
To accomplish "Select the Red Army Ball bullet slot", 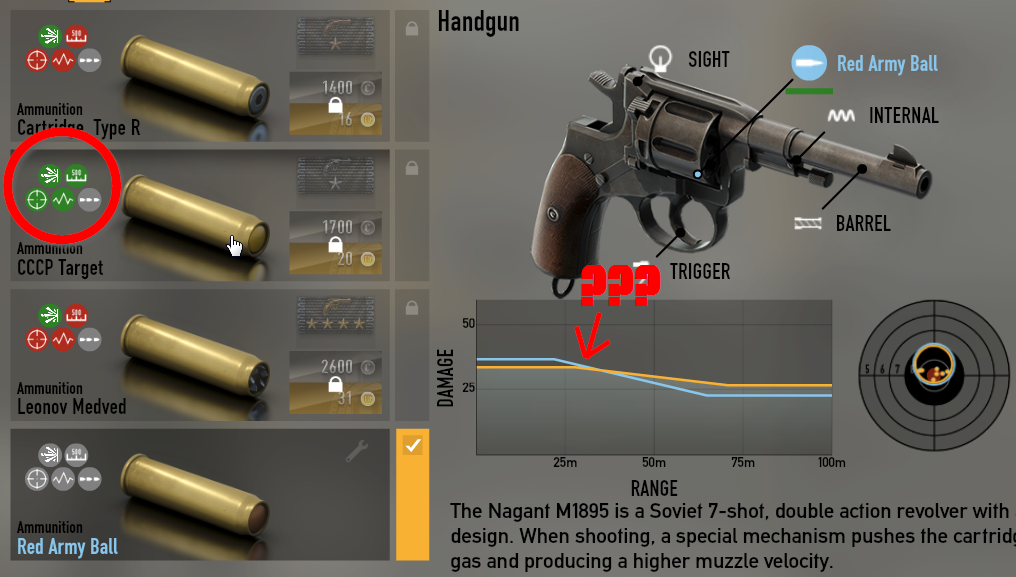I will click(x=808, y=64).
